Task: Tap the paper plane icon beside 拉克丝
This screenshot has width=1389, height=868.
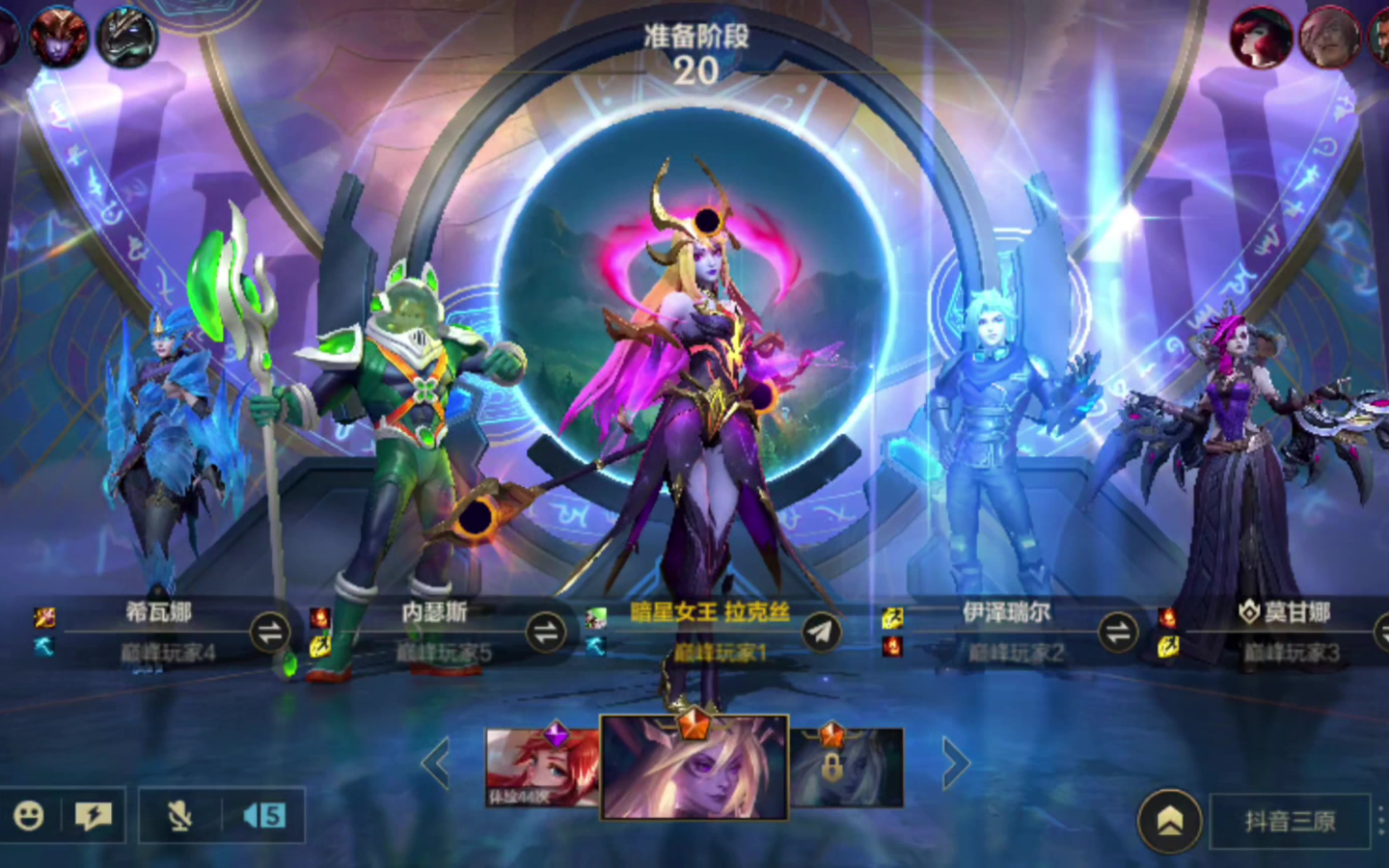Action: click(x=821, y=633)
